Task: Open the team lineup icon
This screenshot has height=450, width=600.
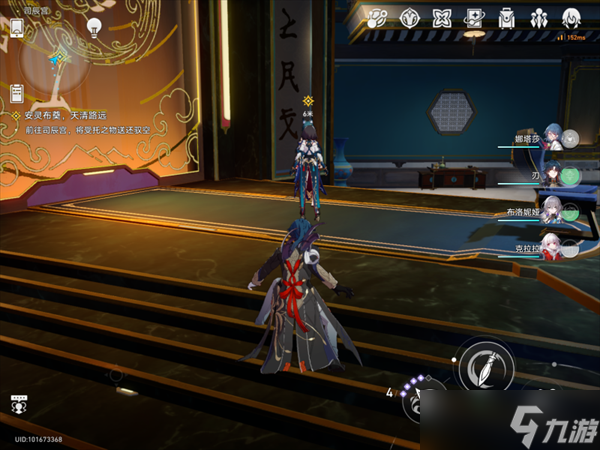Action: click(539, 17)
